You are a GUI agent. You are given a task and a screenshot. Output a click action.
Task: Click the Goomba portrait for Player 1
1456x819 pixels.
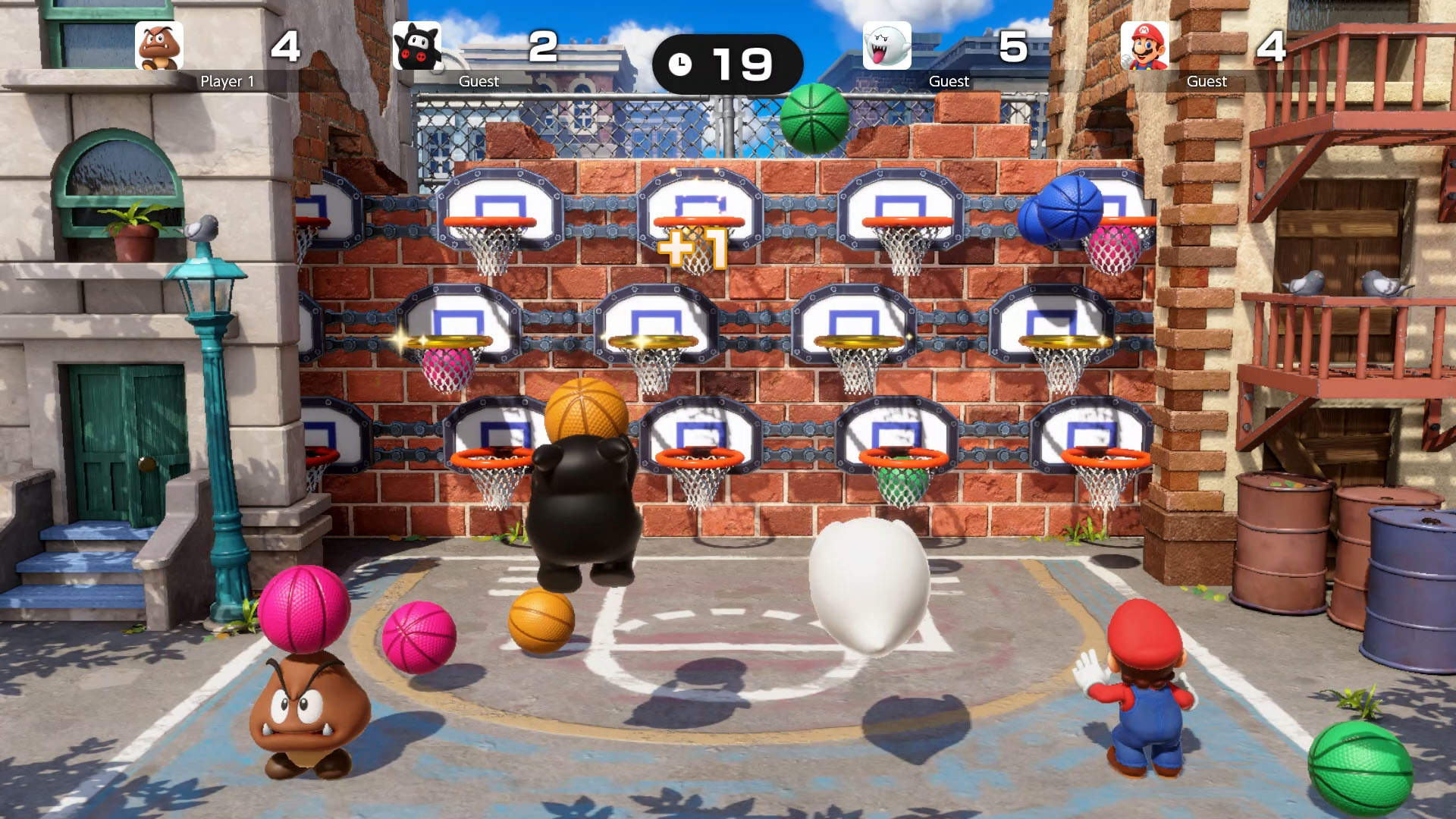click(159, 46)
